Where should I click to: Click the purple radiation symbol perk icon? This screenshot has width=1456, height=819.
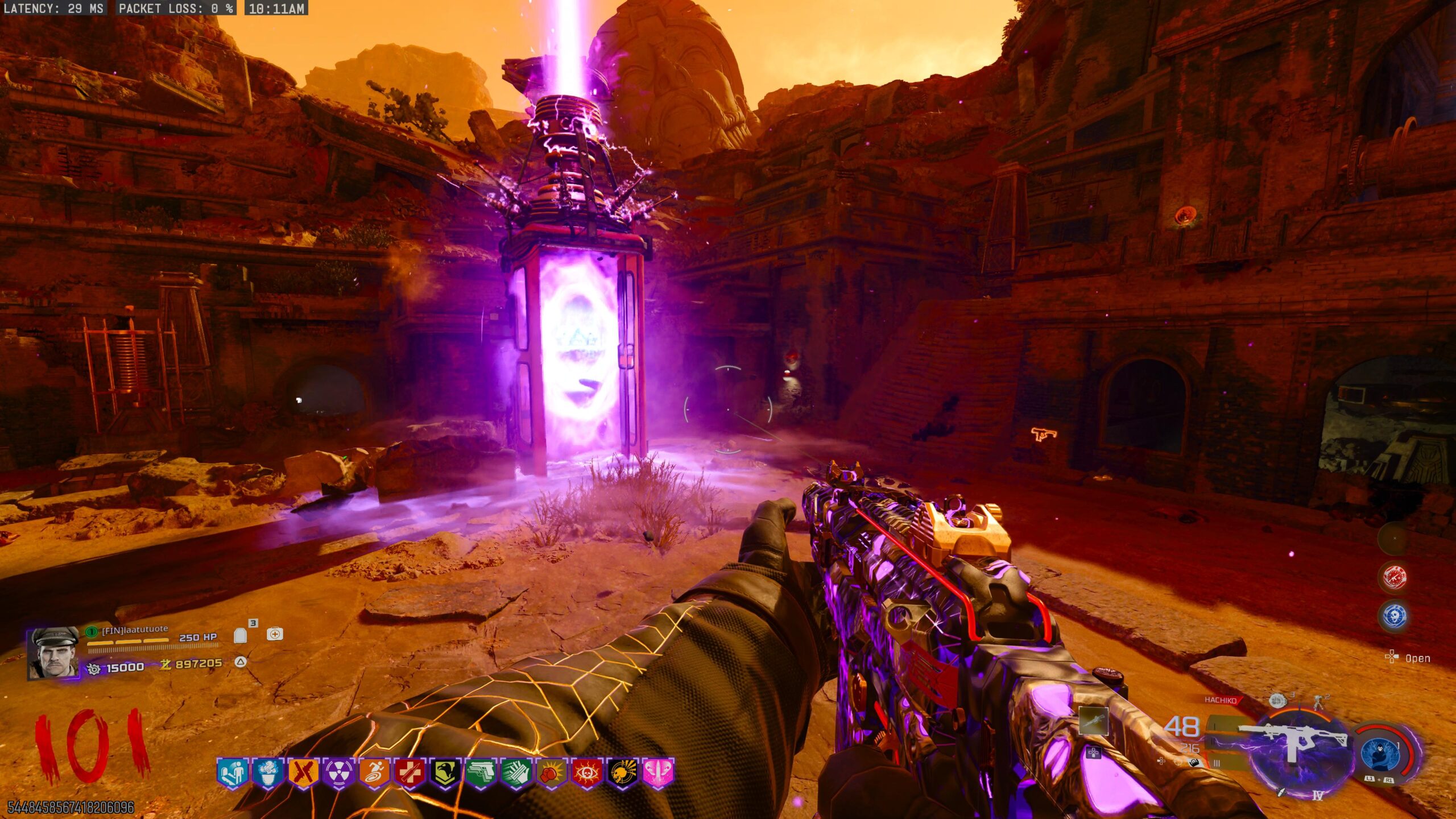pos(339,773)
